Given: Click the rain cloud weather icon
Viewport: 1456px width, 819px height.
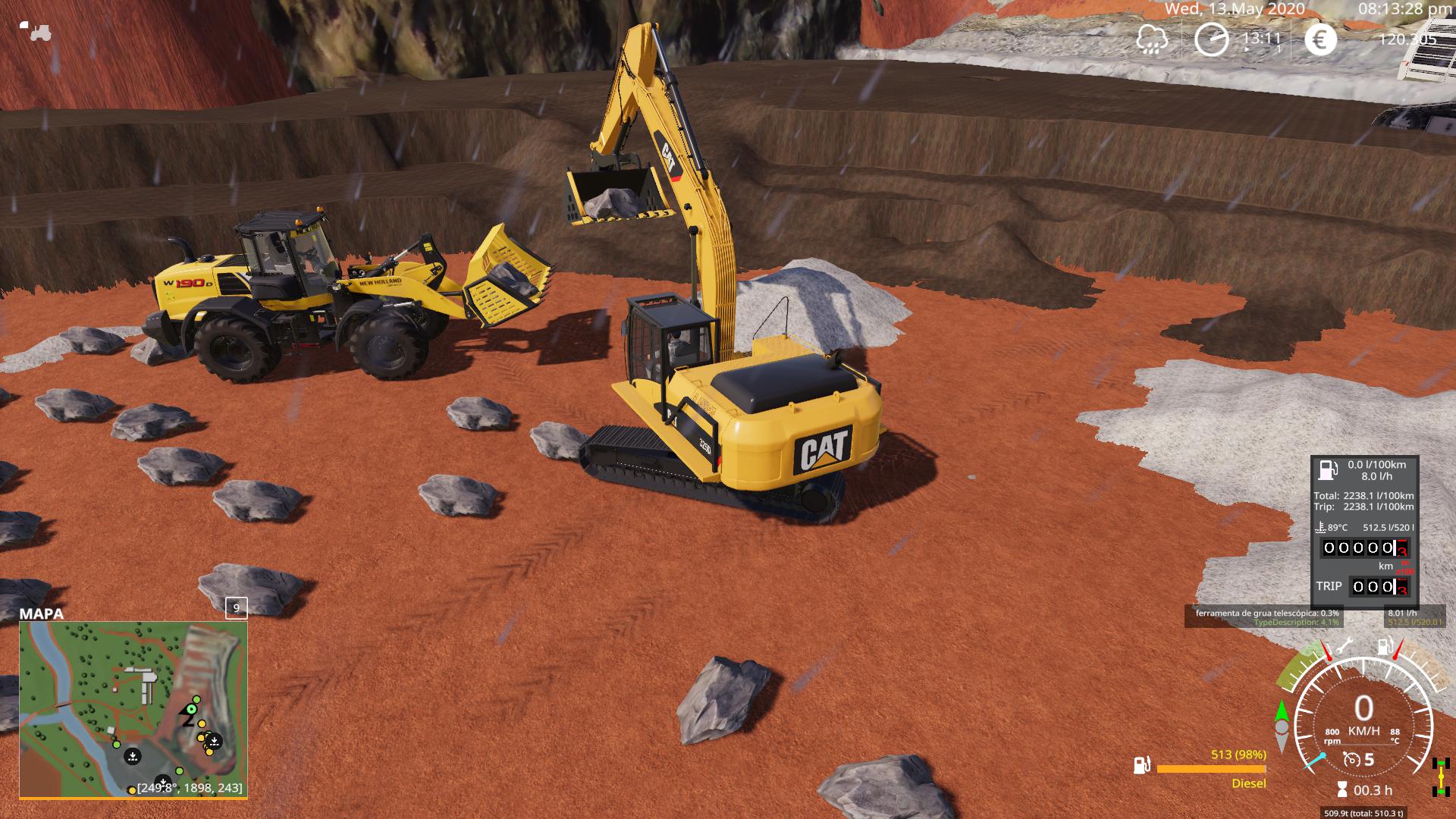Looking at the screenshot, I should pos(1152,39).
